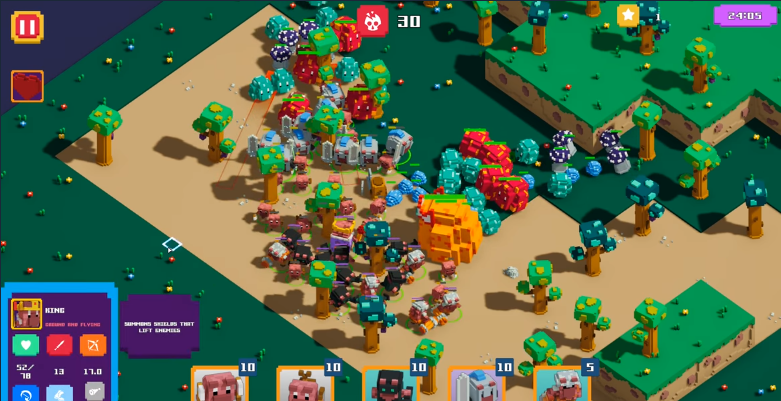Open the yellow star button

coord(628,15)
